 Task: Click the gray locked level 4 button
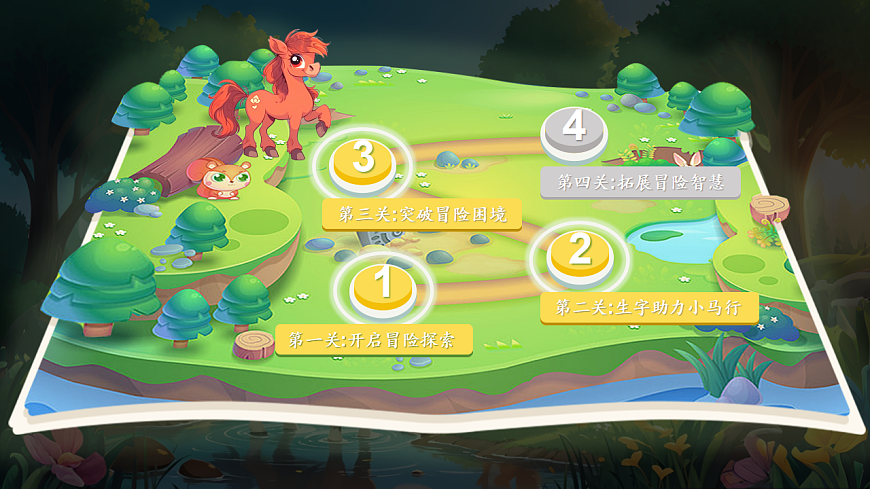tap(574, 131)
